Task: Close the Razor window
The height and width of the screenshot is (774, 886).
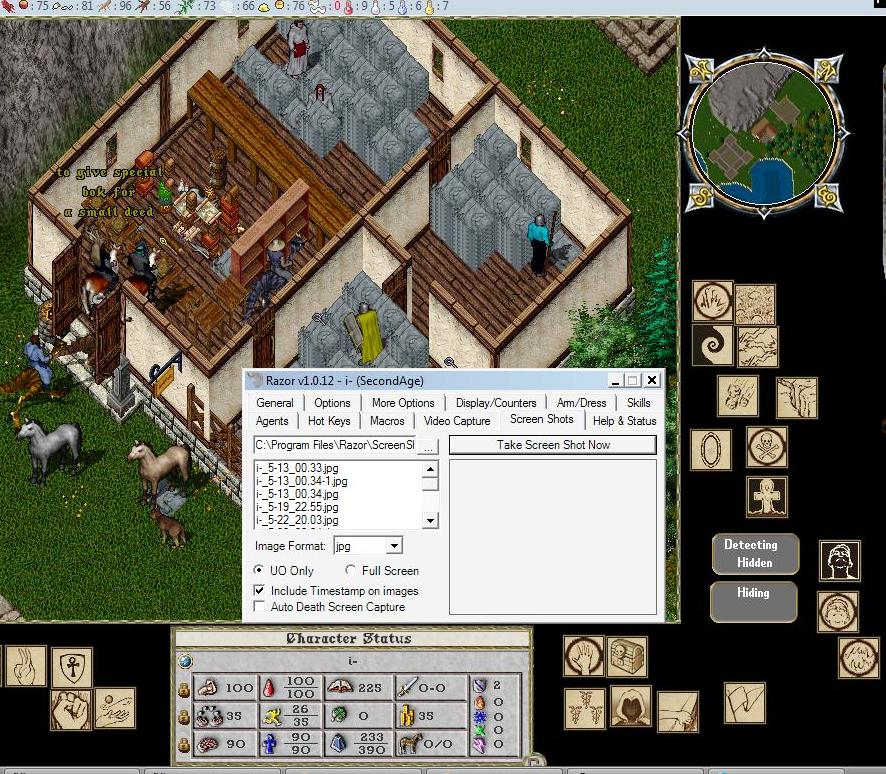Action: coord(652,380)
